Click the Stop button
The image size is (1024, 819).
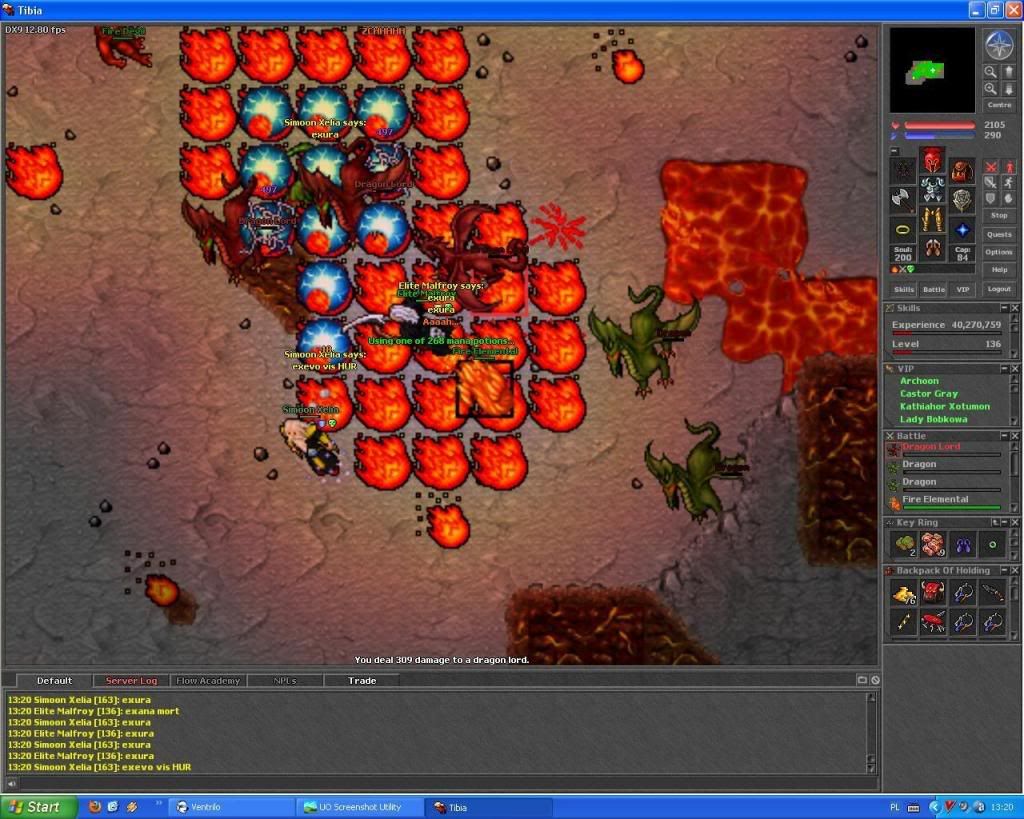[x=999, y=215]
